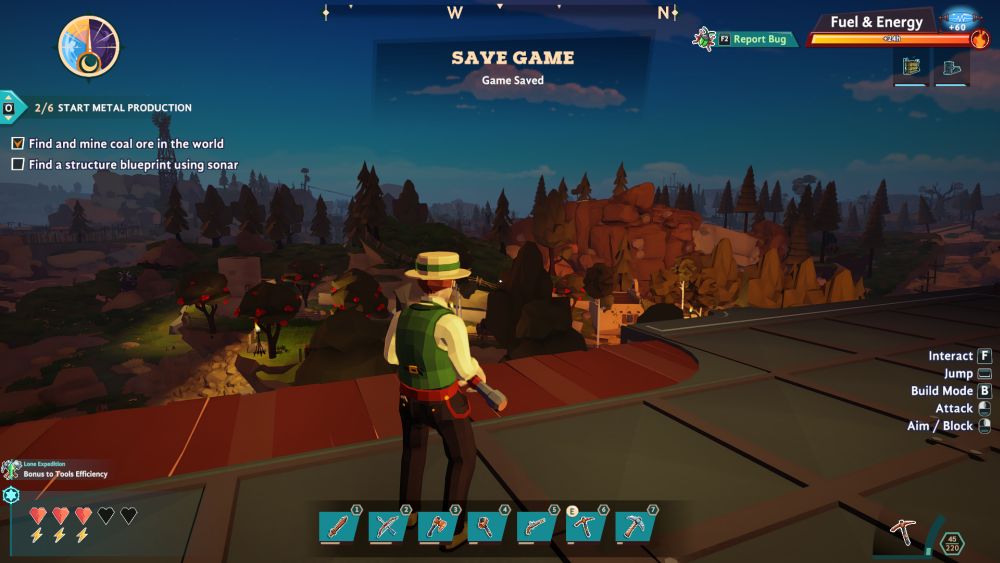Click the flame fuel icon
Screen dimensions: 1000x563
click(x=979, y=40)
